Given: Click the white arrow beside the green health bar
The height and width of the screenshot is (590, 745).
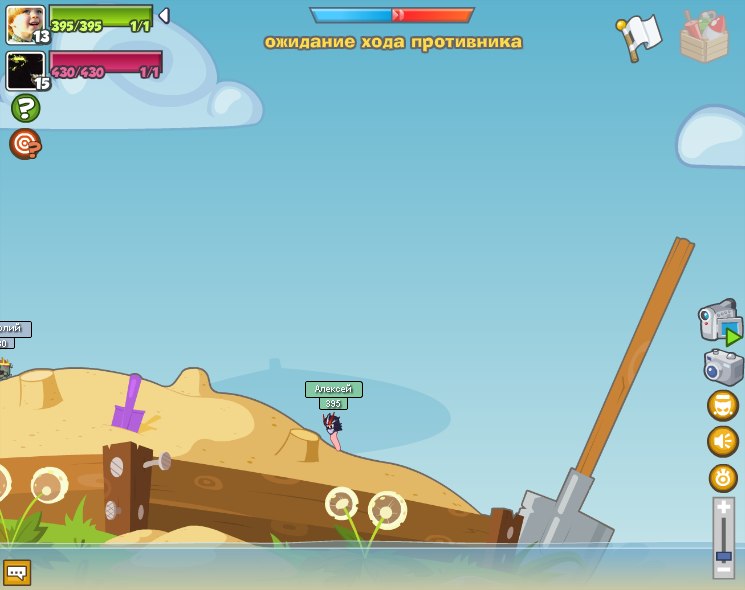Looking at the screenshot, I should pos(164,15).
